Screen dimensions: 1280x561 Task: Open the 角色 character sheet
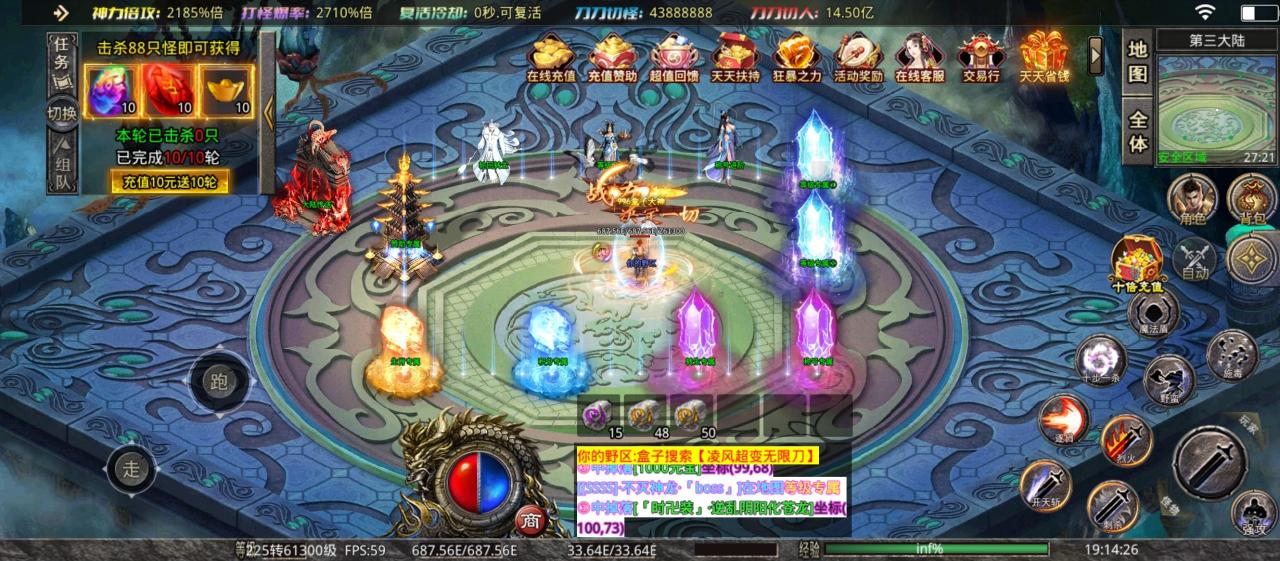click(1191, 198)
